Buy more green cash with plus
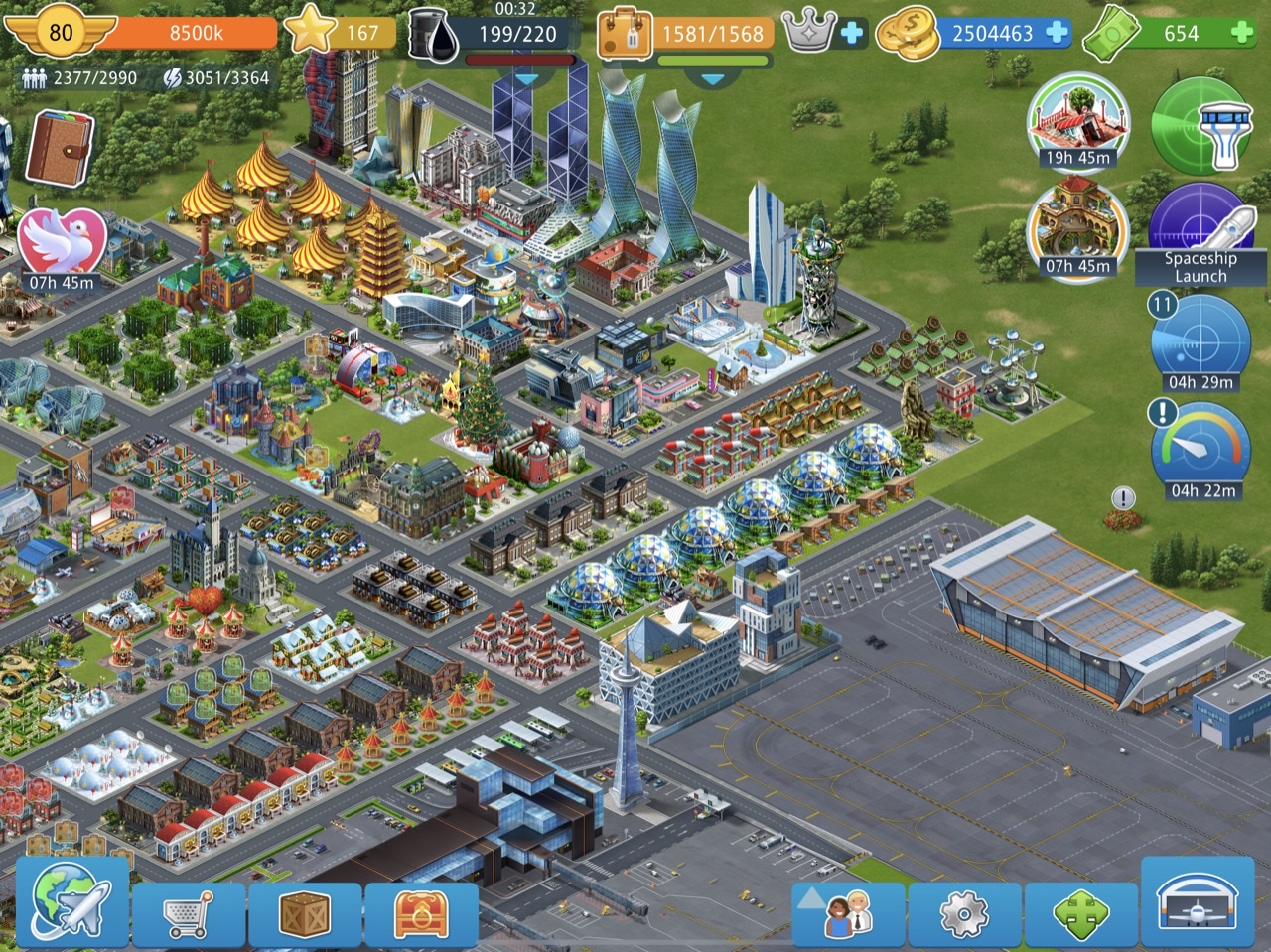1271x952 pixels. click(1242, 32)
